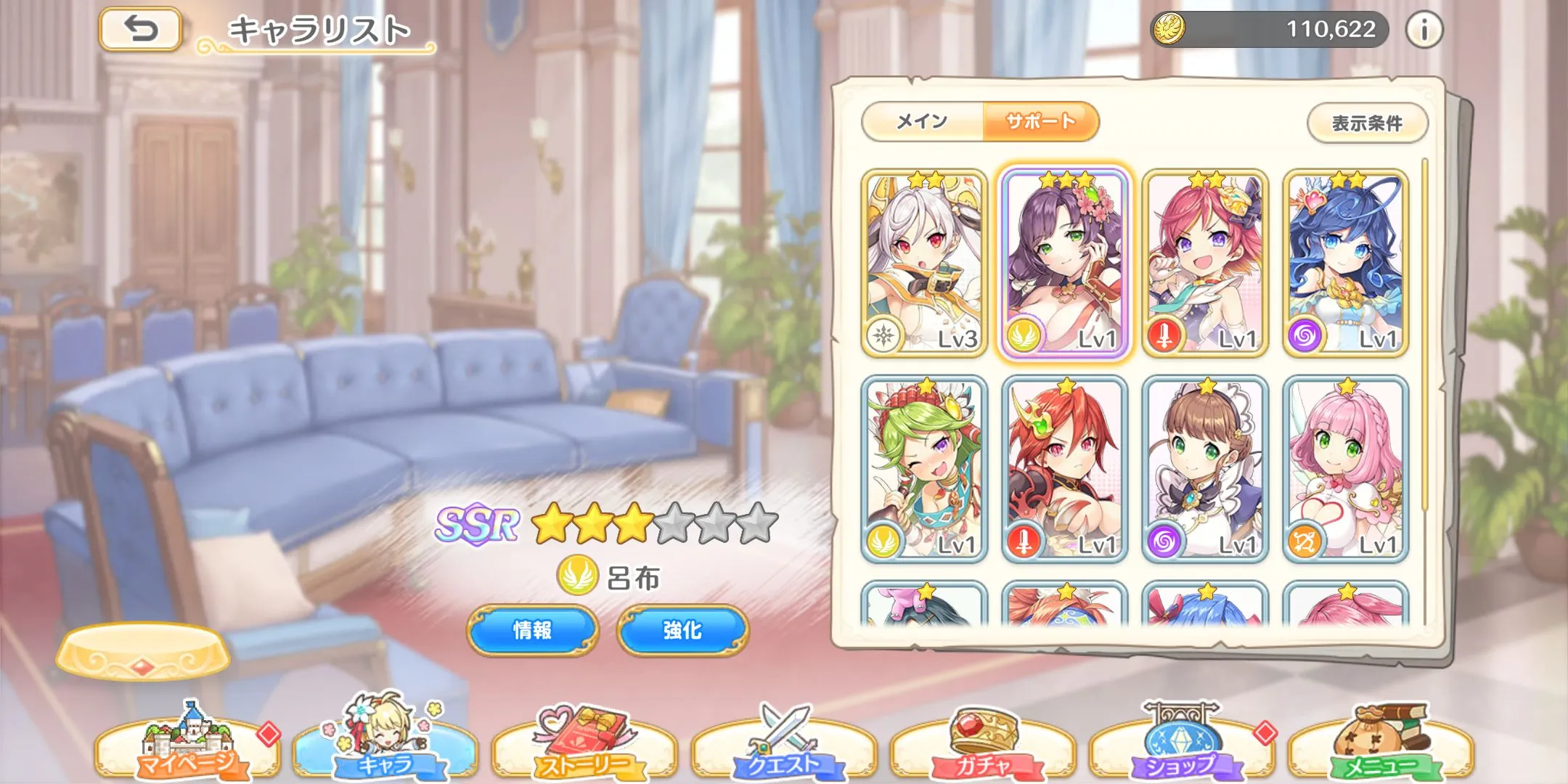Pick the pink-haired braided character card

point(1345,470)
